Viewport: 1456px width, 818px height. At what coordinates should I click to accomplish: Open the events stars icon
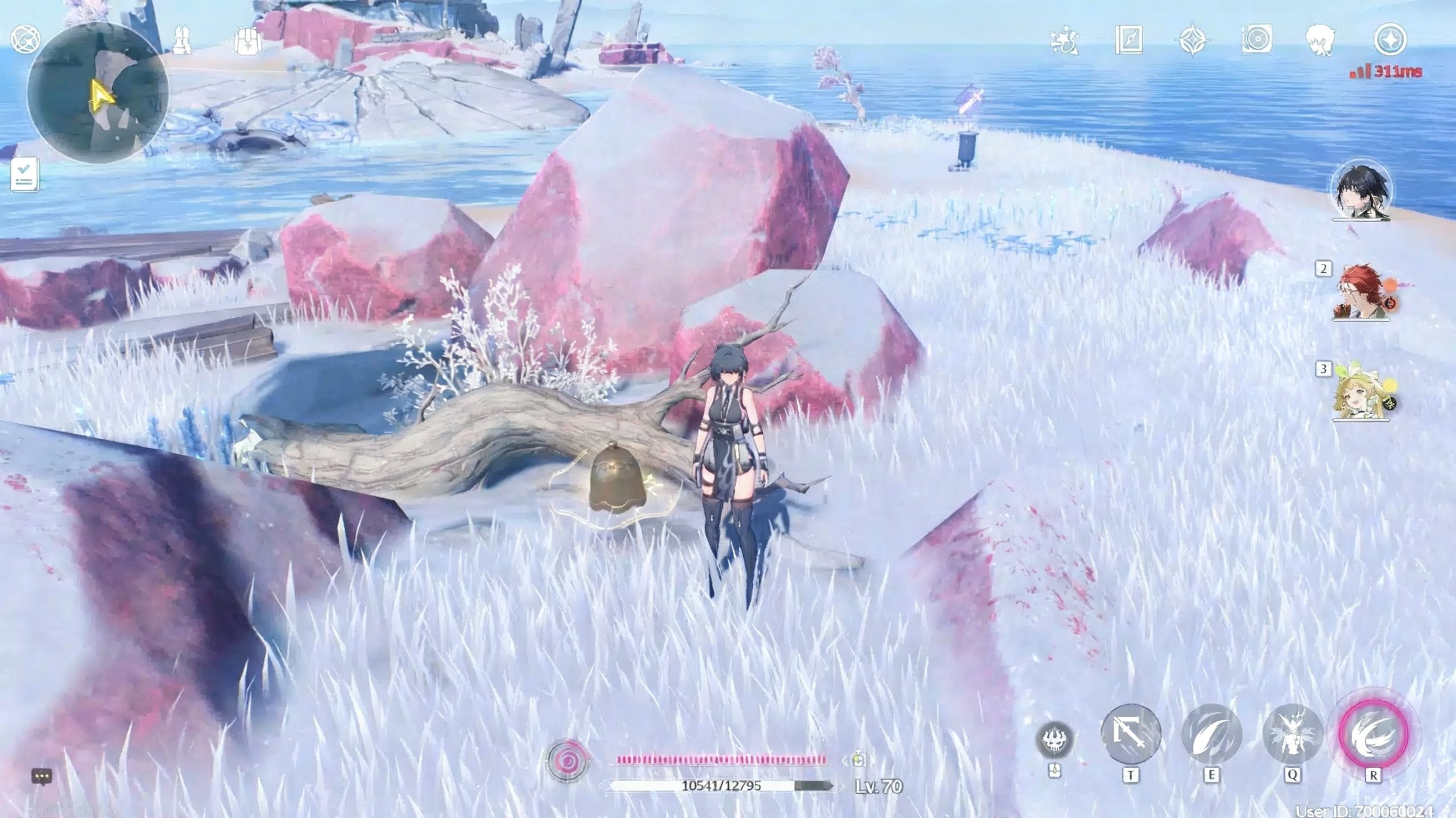coord(1064,40)
